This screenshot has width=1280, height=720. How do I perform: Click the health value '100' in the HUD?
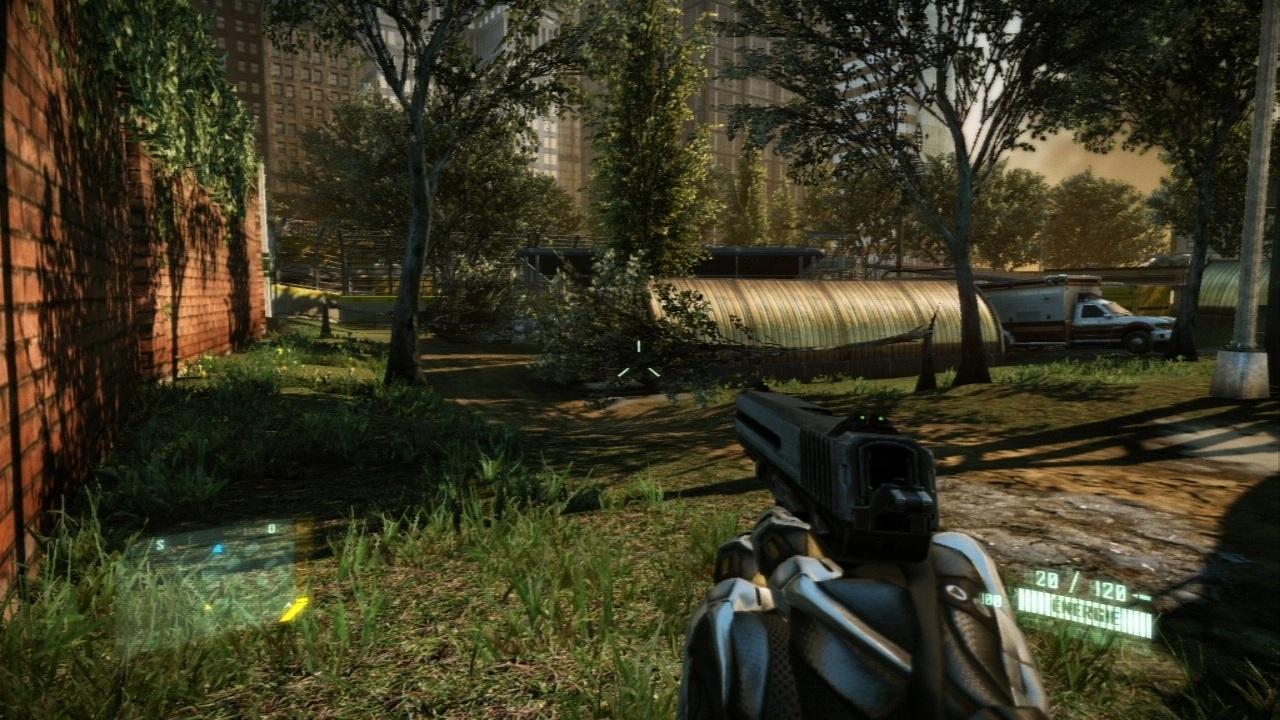(x=990, y=598)
